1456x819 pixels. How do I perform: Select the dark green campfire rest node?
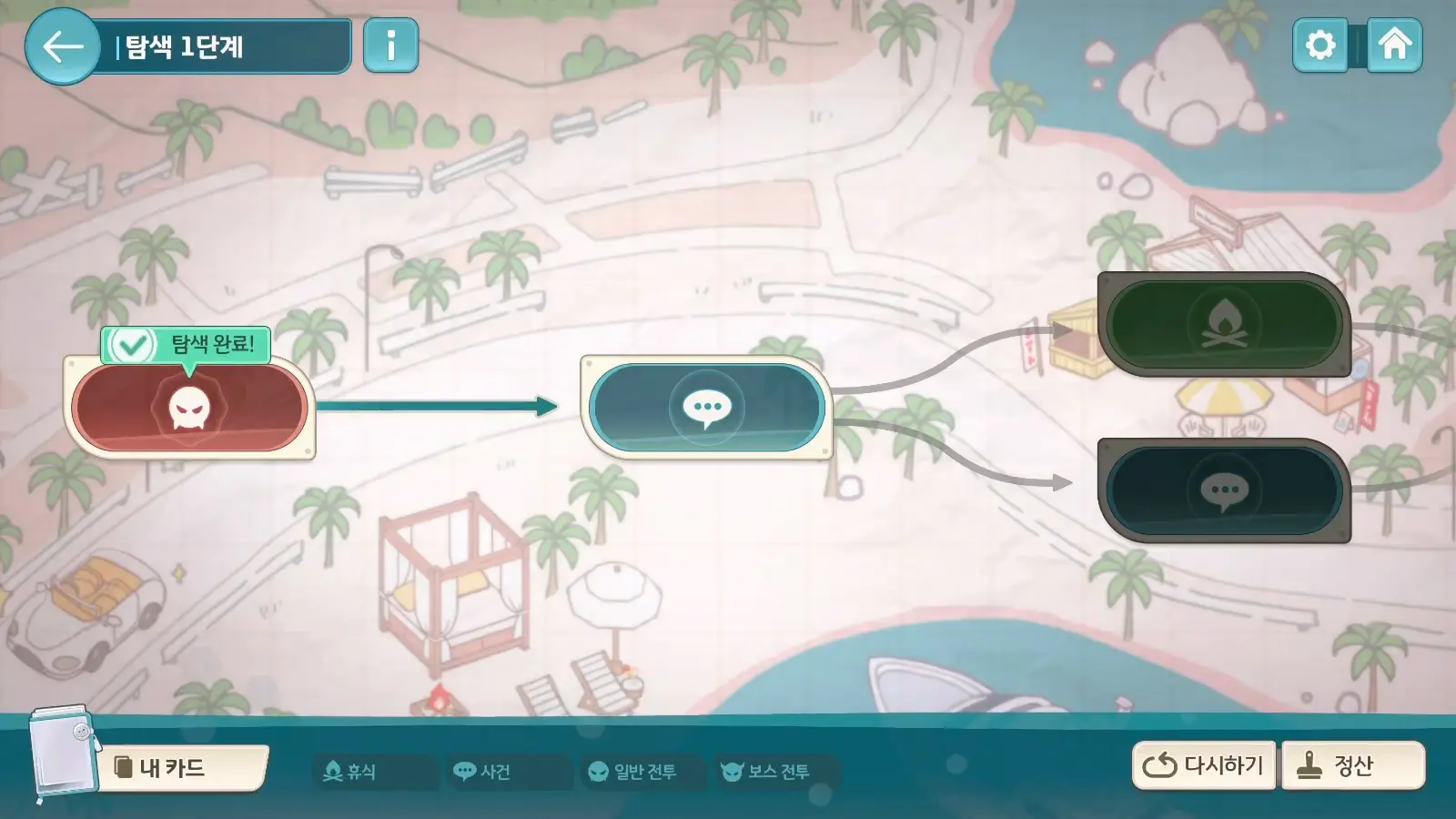coord(1224,324)
